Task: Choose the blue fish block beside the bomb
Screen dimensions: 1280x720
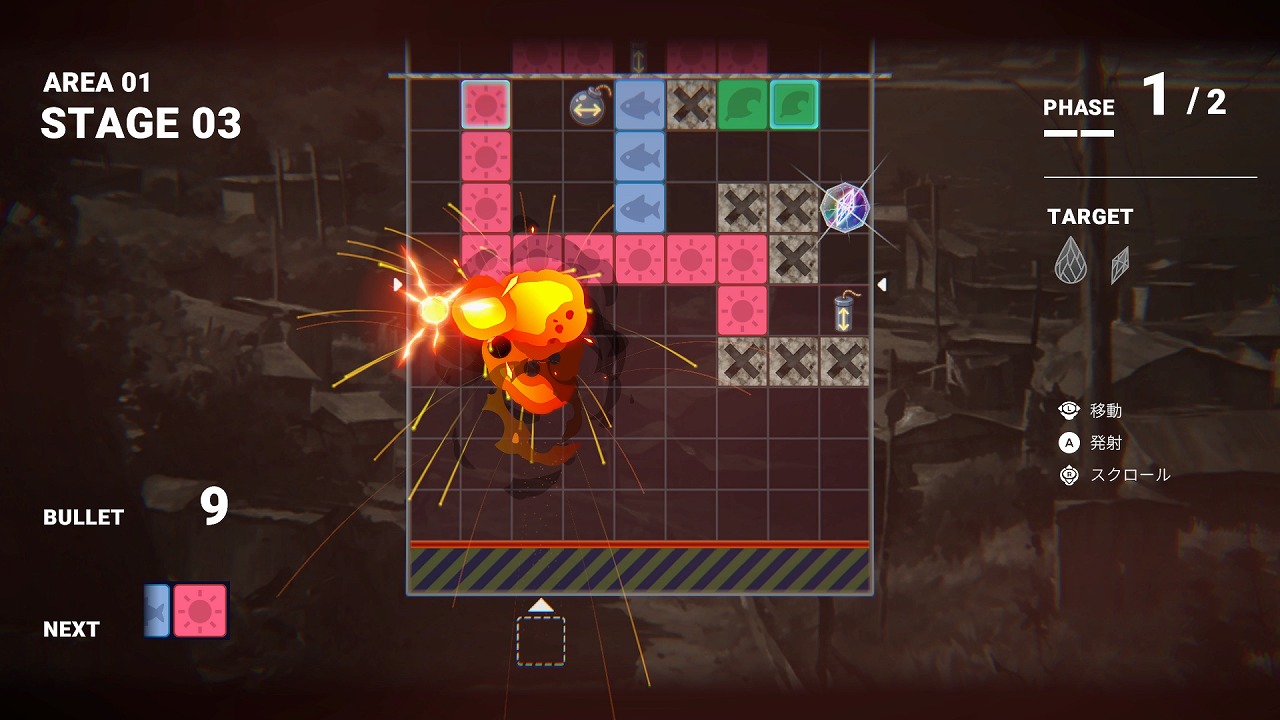Action: point(640,105)
